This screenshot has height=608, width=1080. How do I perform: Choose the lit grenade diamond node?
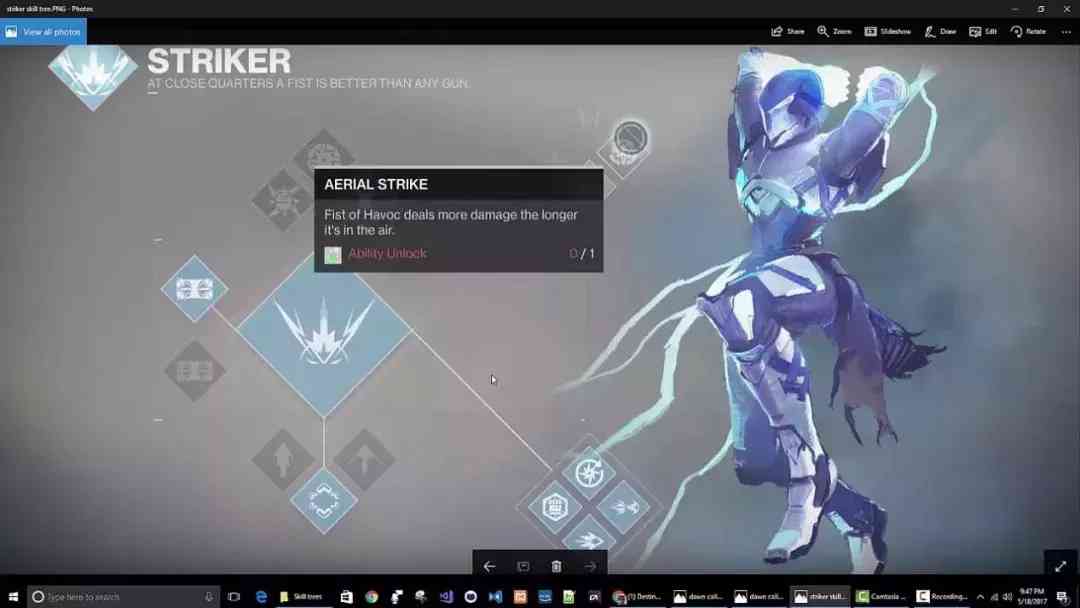pyautogui.click(x=195, y=289)
